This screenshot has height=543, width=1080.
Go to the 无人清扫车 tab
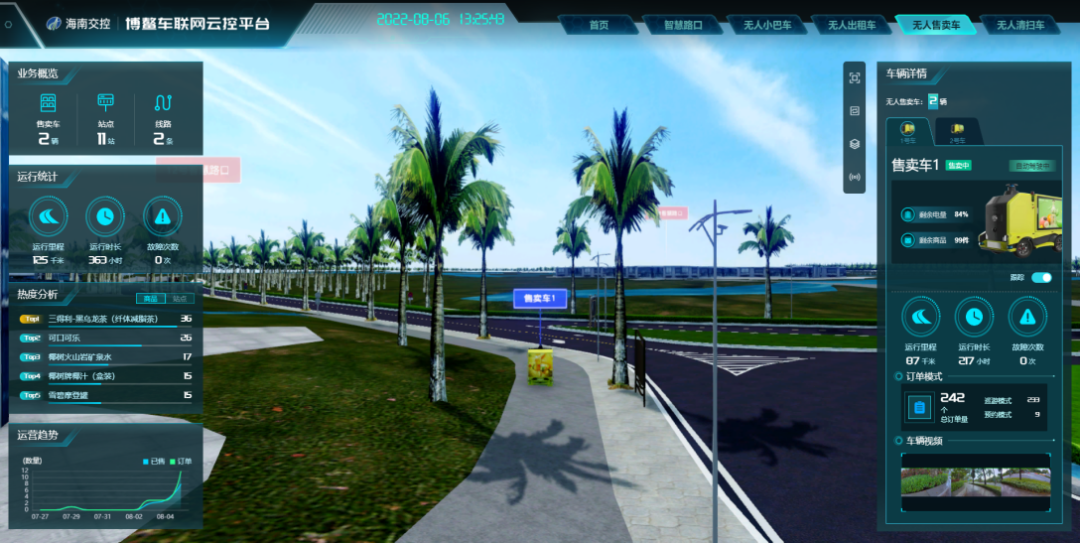point(1020,25)
